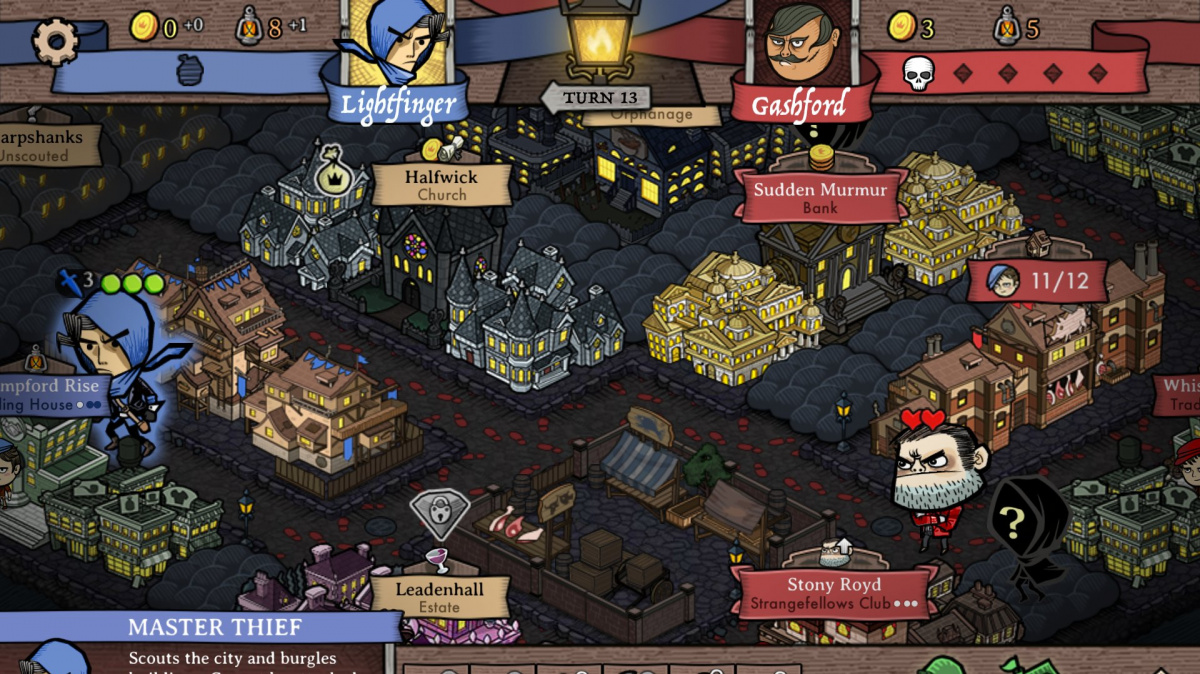The image size is (1200, 674).
Task: Select the Halfwick Church label
Action: (441, 185)
